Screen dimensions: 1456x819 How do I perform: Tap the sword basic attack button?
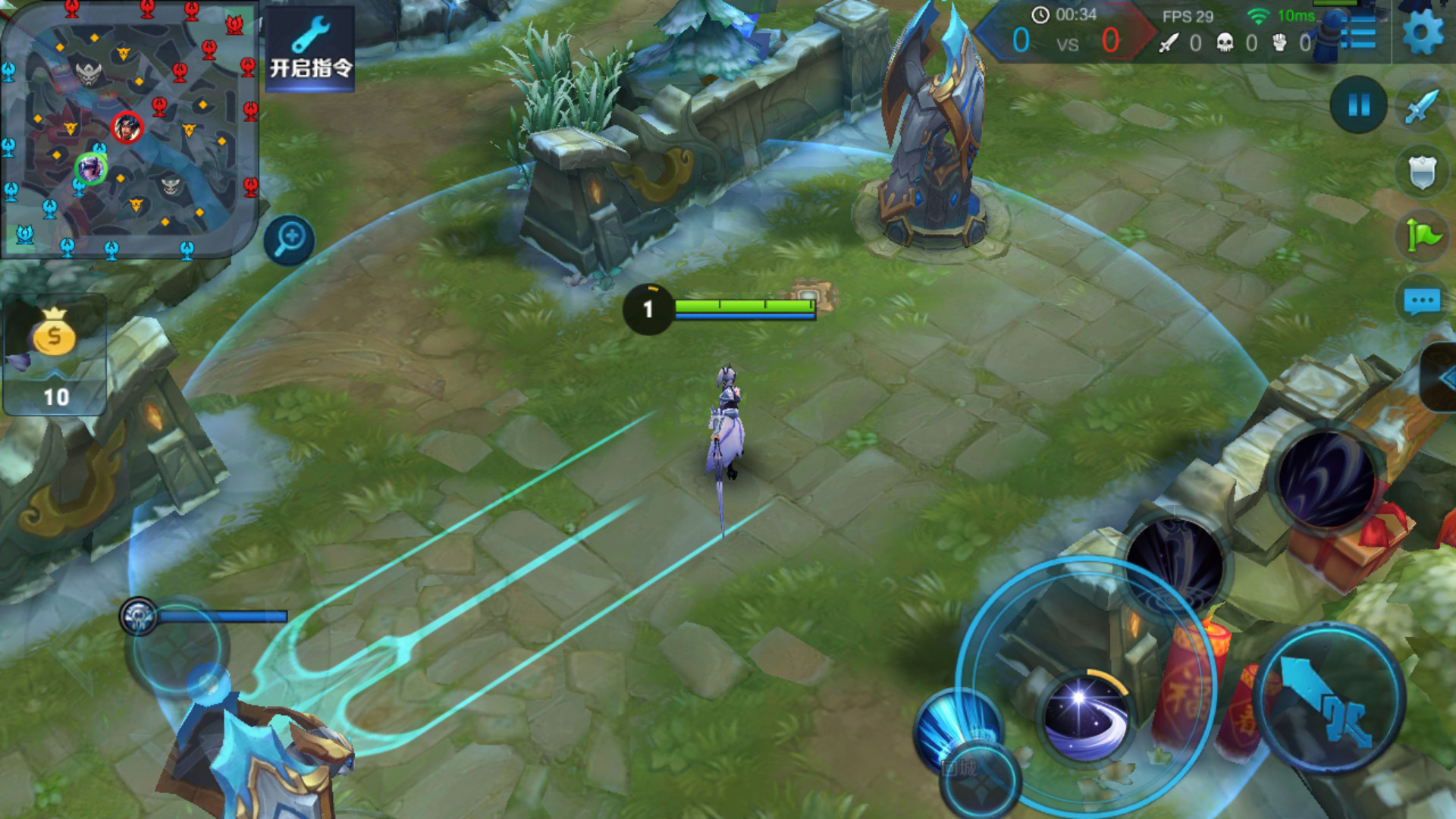(x=1329, y=699)
